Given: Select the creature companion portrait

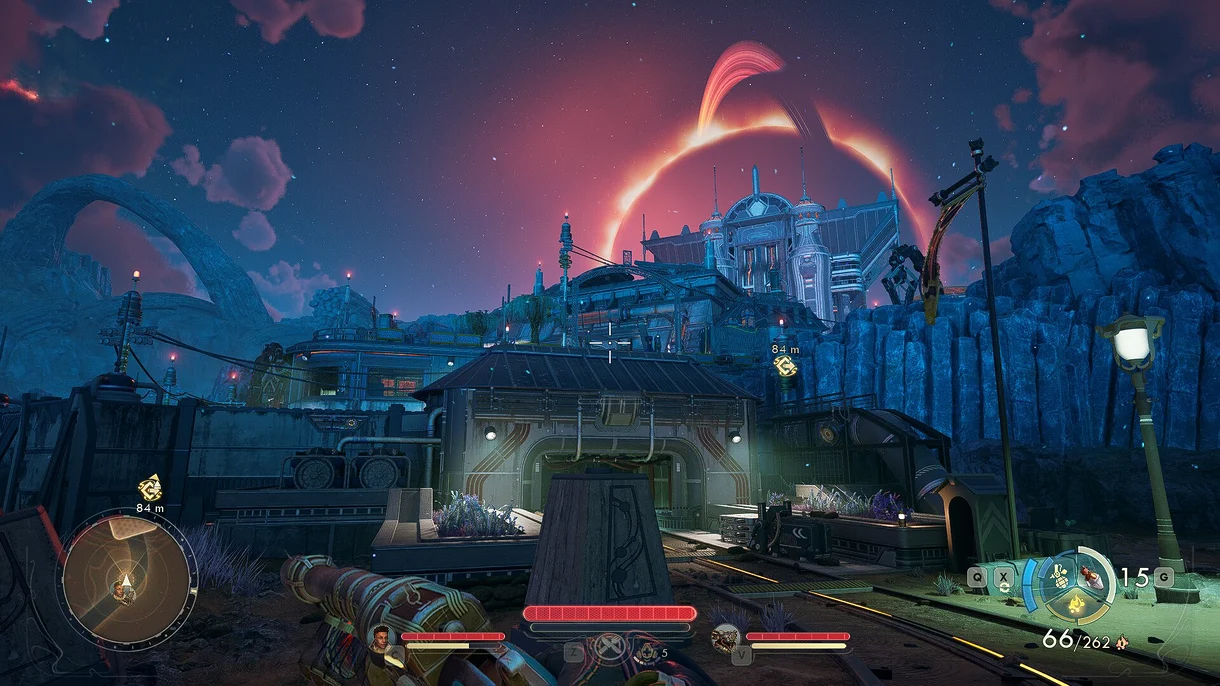Looking at the screenshot, I should pyautogui.click(x=725, y=636).
